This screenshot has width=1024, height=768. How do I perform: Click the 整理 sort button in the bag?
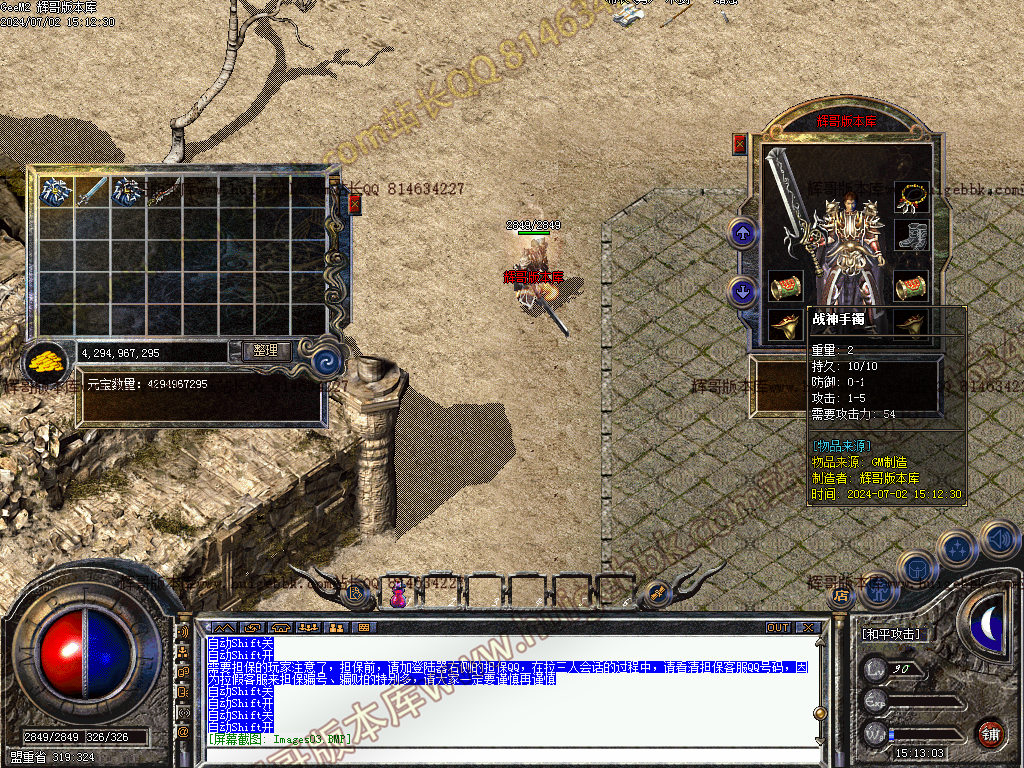(266, 351)
